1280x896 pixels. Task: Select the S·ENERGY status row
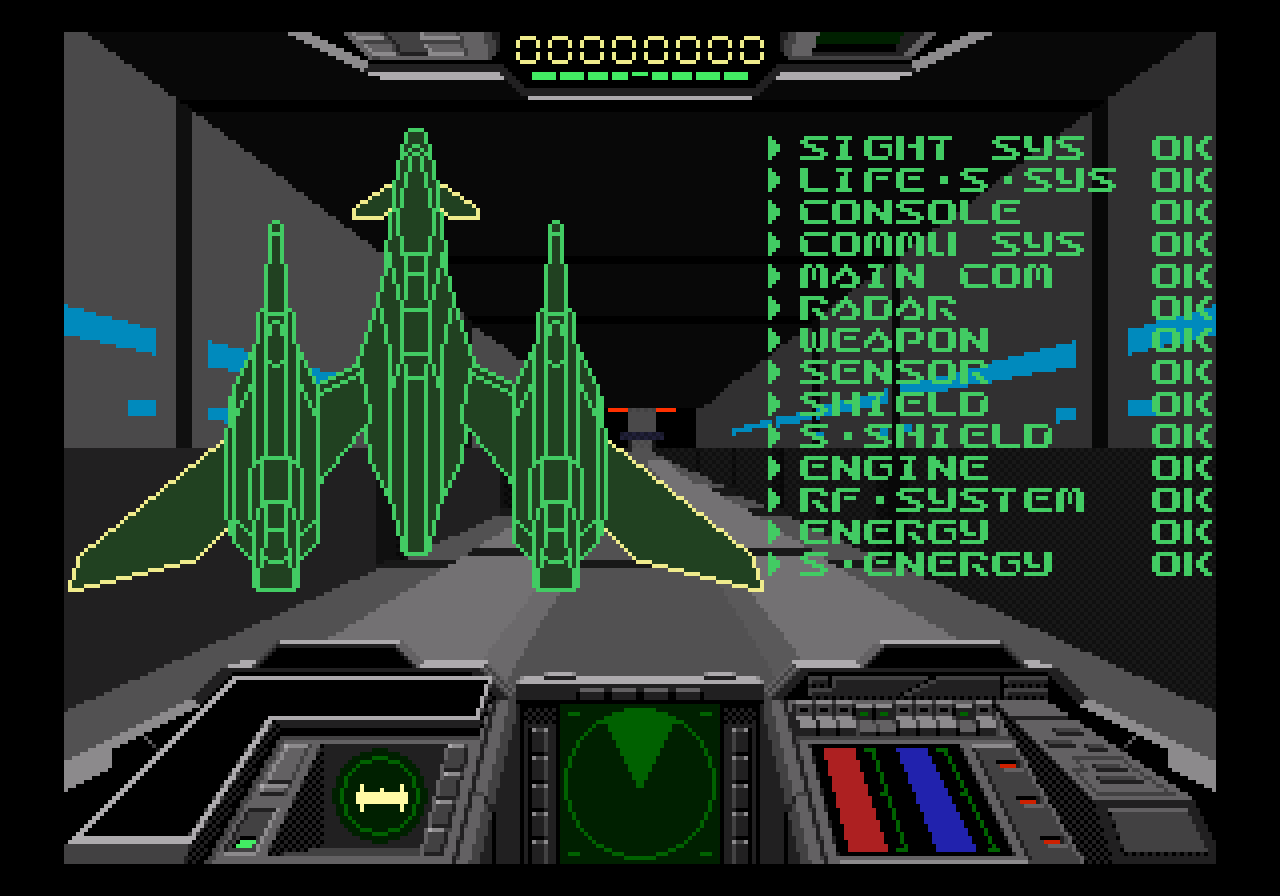[925, 565]
